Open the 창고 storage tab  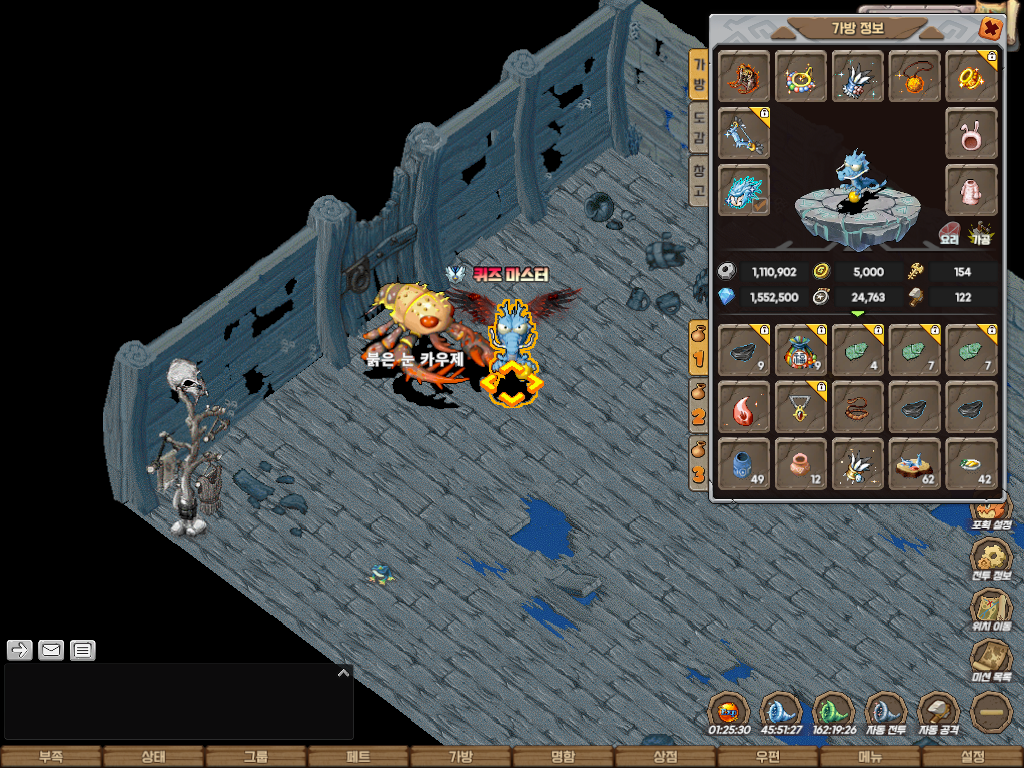(x=700, y=180)
